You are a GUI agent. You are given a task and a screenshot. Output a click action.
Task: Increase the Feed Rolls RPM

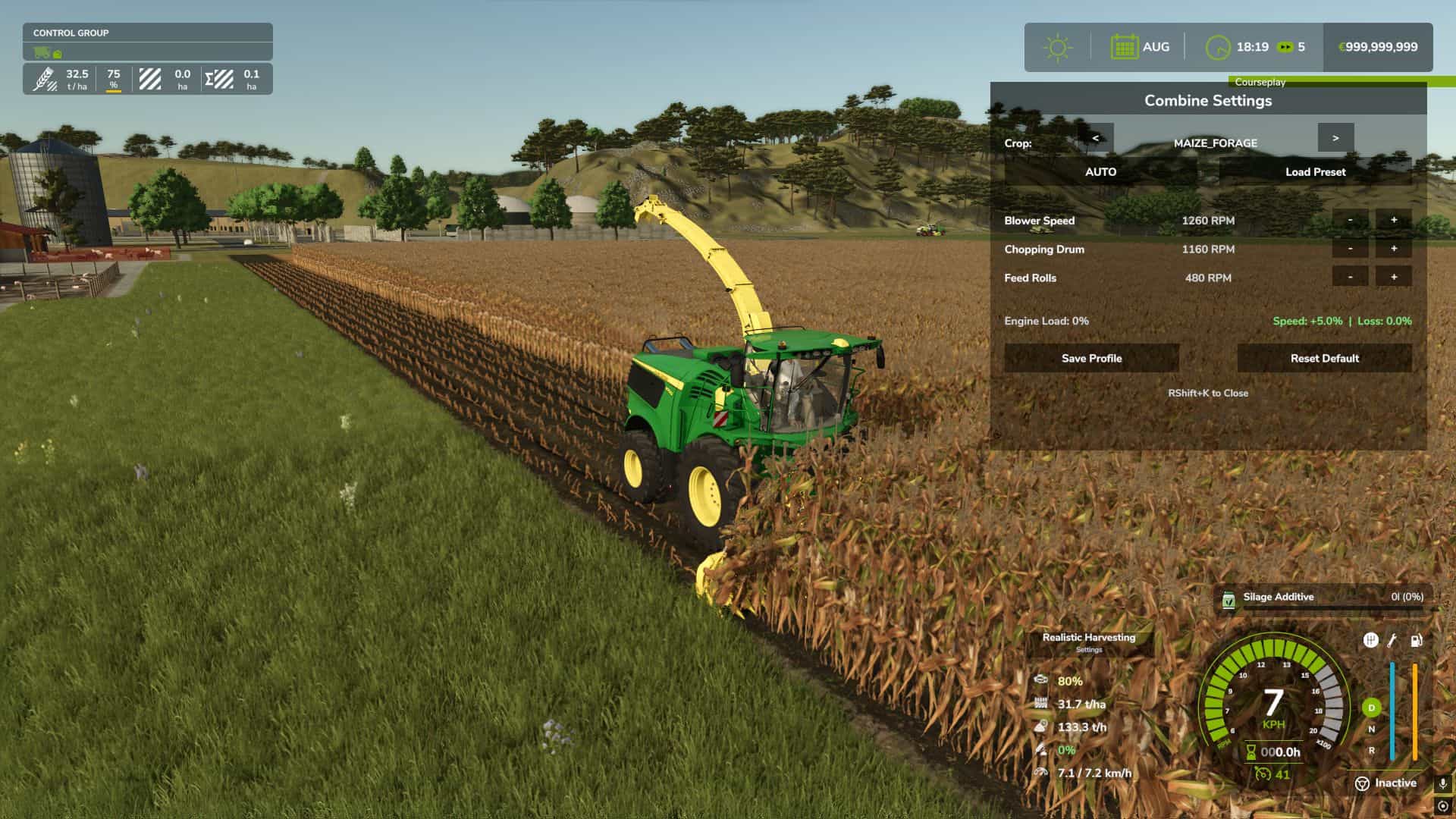(x=1394, y=278)
